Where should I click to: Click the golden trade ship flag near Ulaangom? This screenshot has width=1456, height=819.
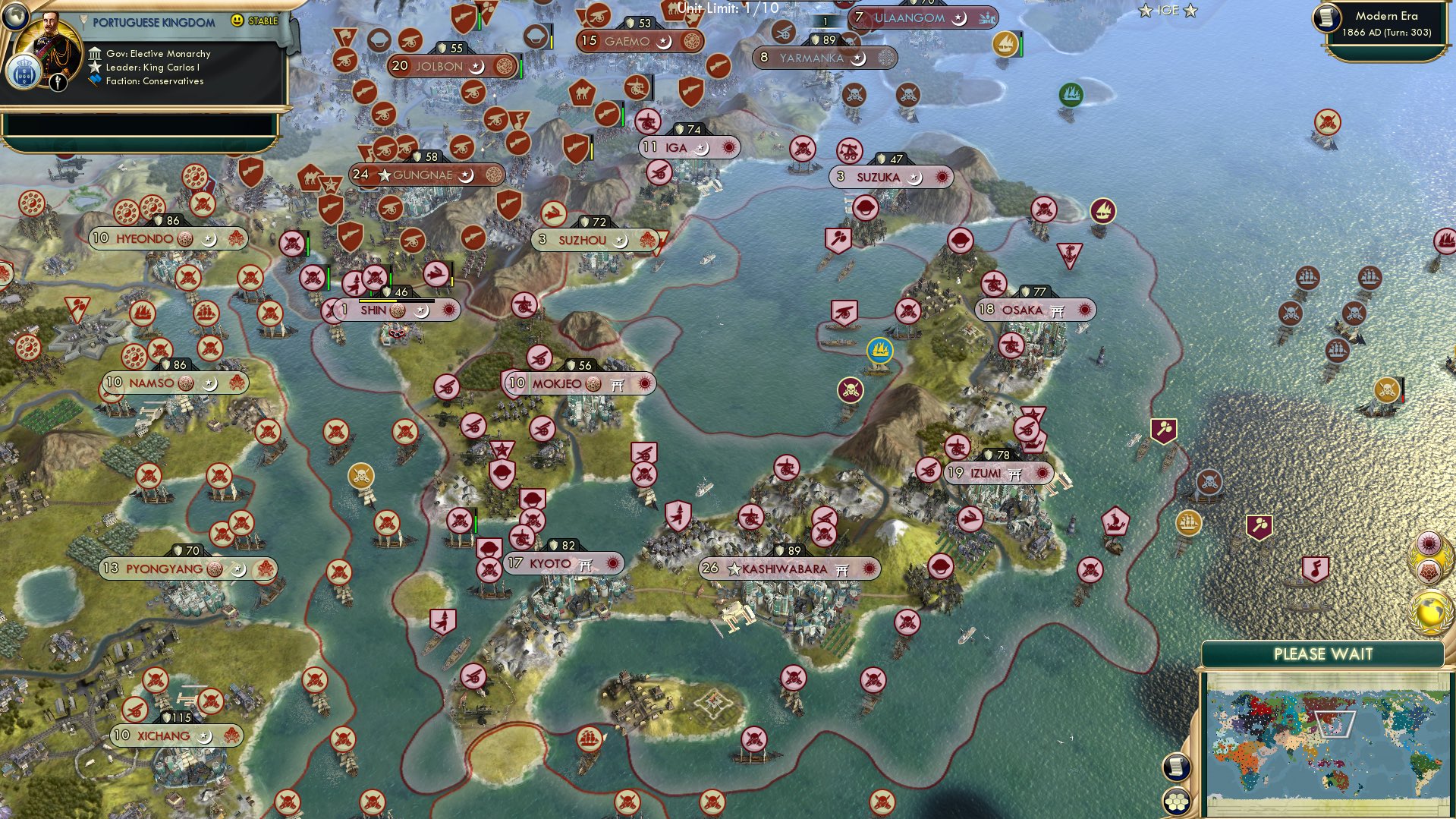click(x=1005, y=44)
